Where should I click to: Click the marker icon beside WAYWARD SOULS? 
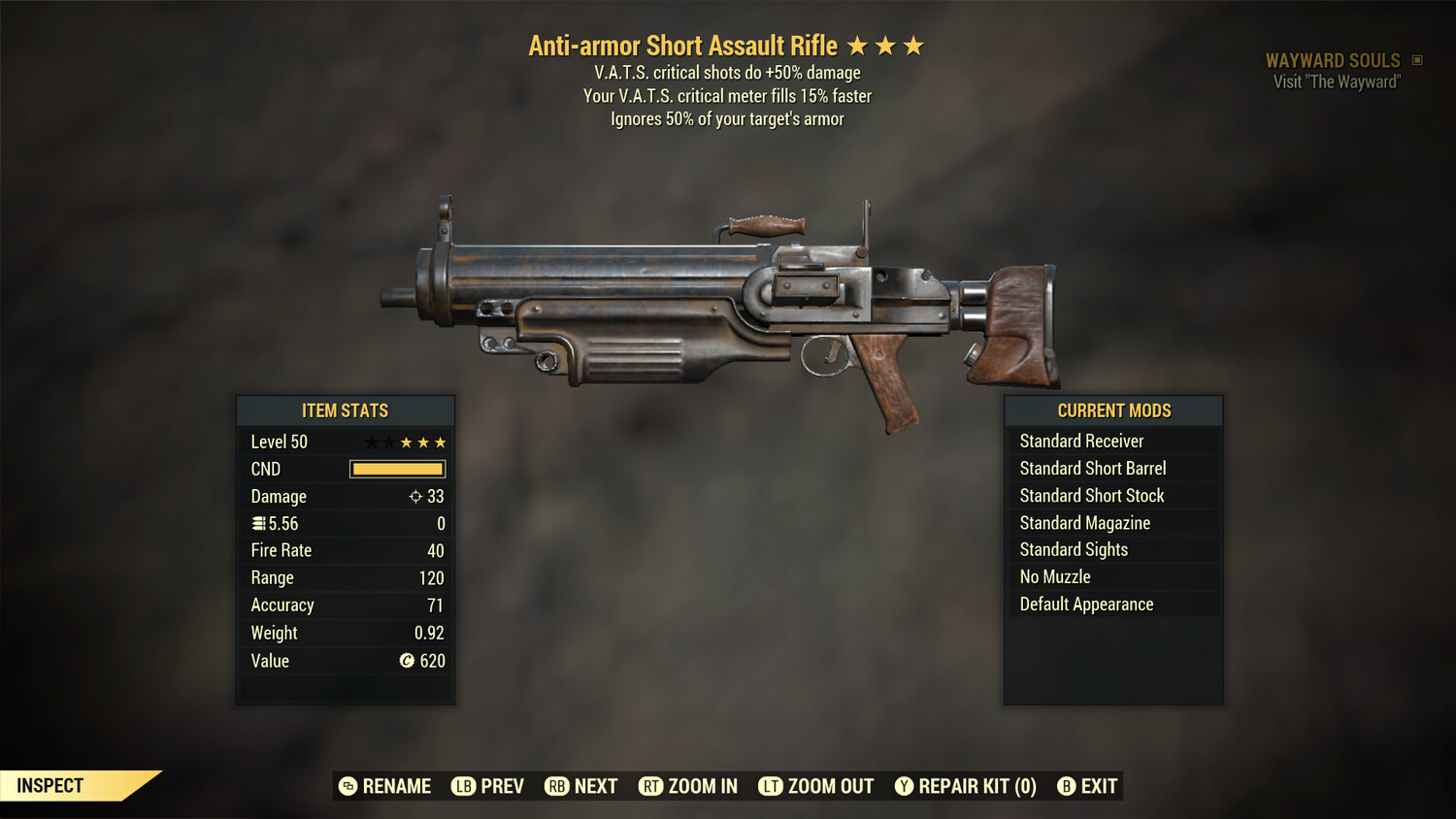(1416, 59)
